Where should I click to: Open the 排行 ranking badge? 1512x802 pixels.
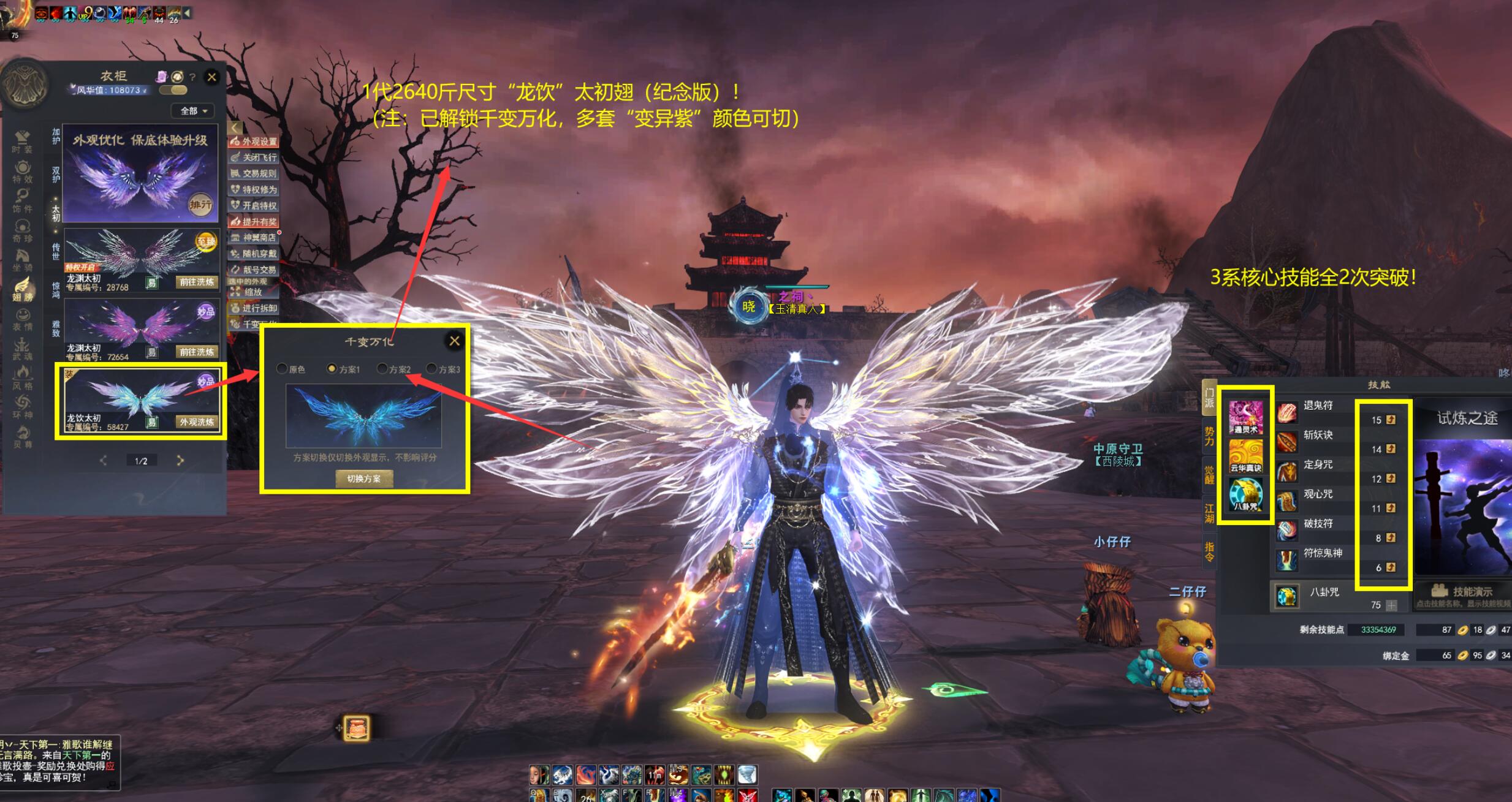(200, 205)
